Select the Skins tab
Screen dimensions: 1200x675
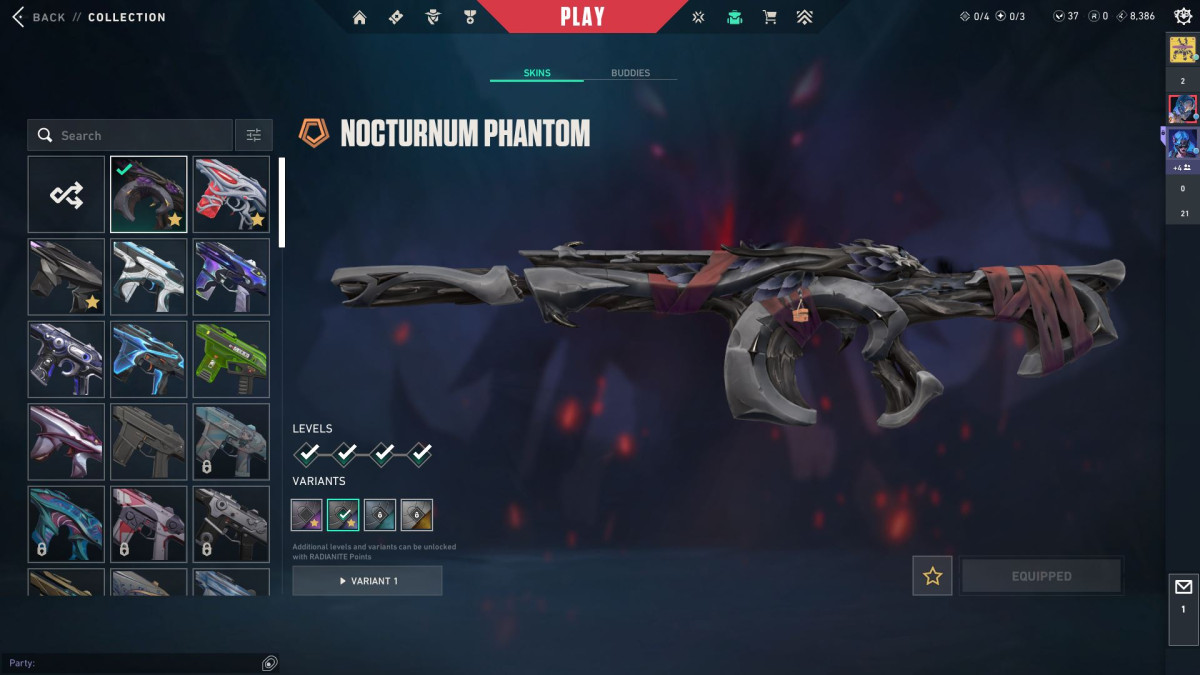click(x=537, y=73)
